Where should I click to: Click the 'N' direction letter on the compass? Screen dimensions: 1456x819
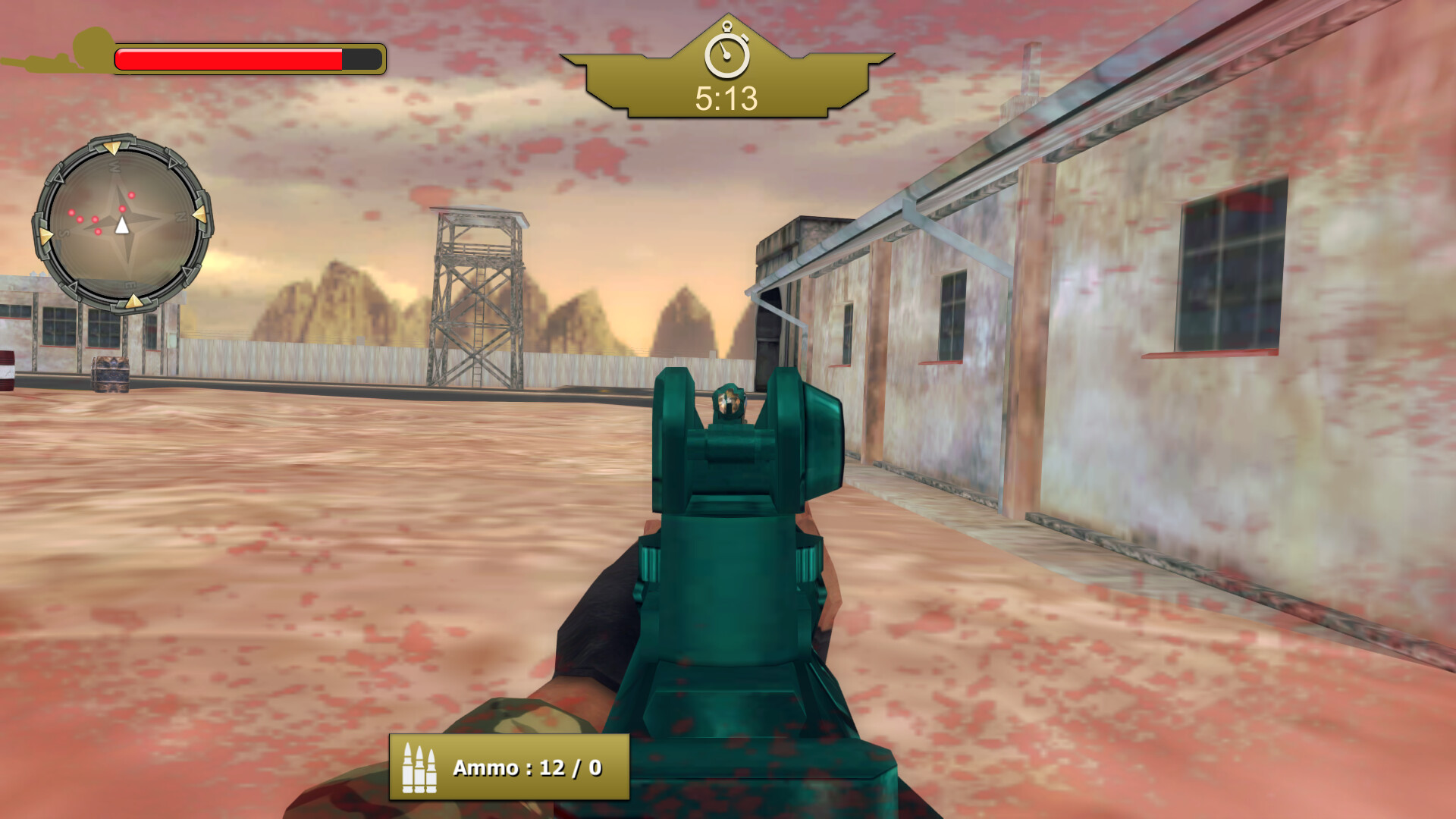click(181, 215)
